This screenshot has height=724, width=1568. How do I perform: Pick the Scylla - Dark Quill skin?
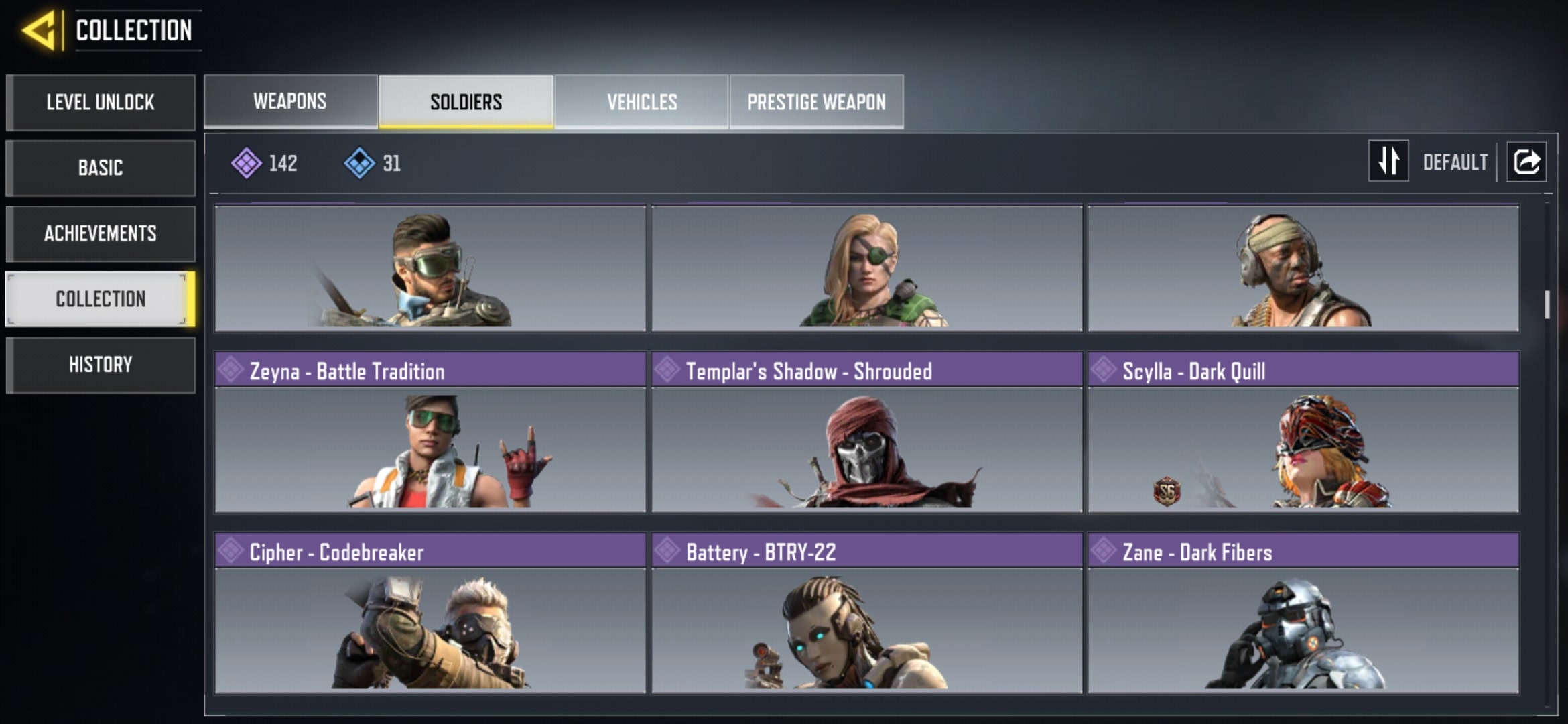(1303, 432)
